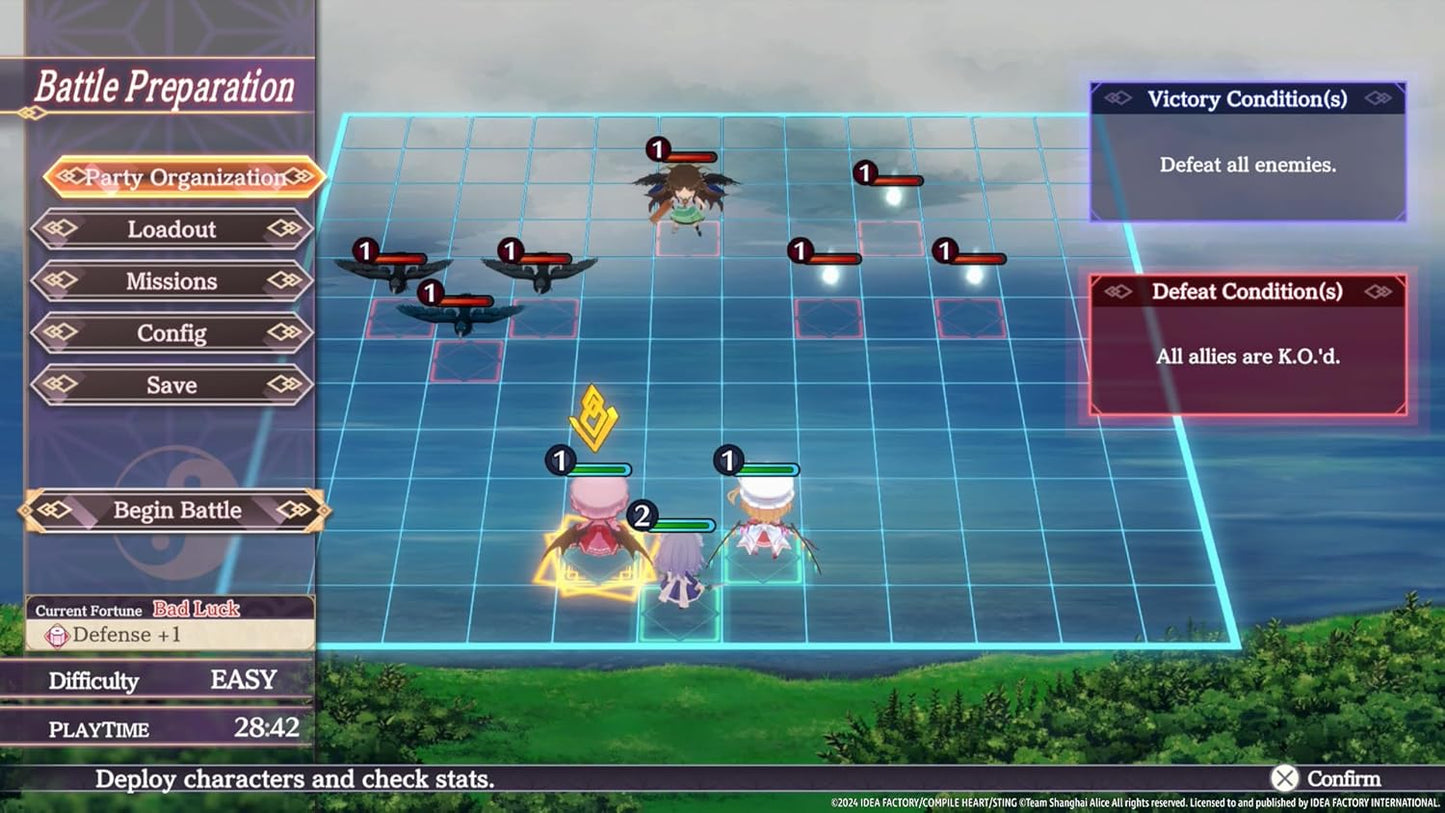This screenshot has height=813, width=1445.
Task: Click the Defense +1 fortune icon
Action: coord(58,634)
